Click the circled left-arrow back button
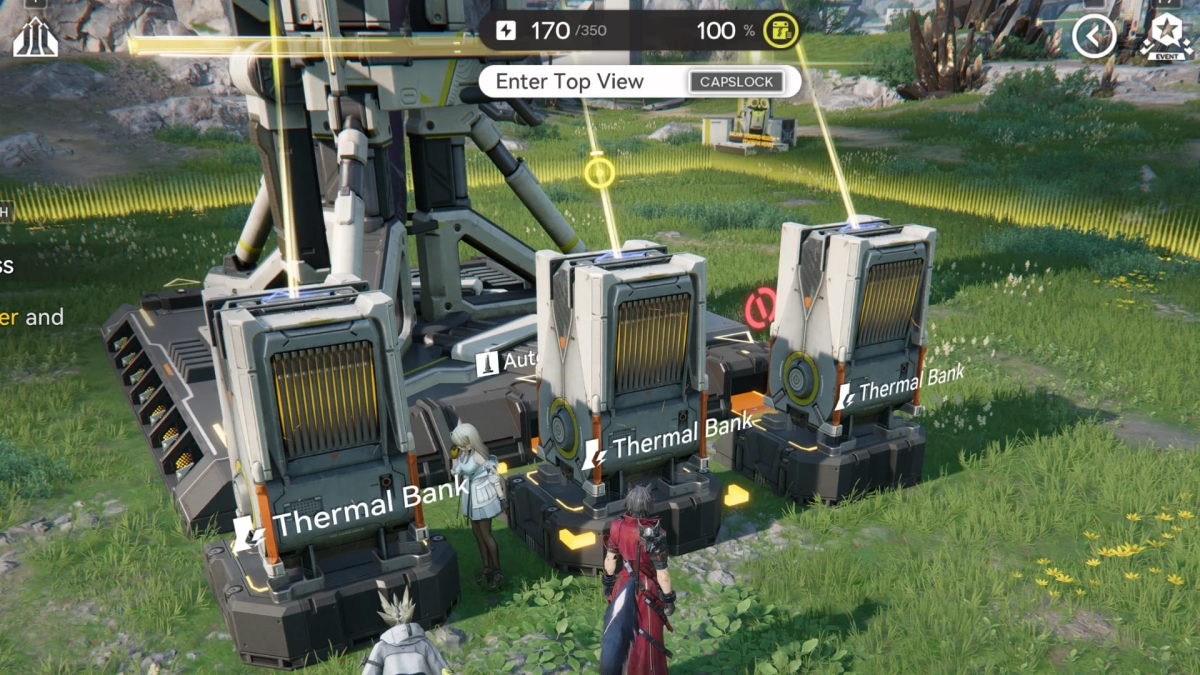 [x=1094, y=37]
